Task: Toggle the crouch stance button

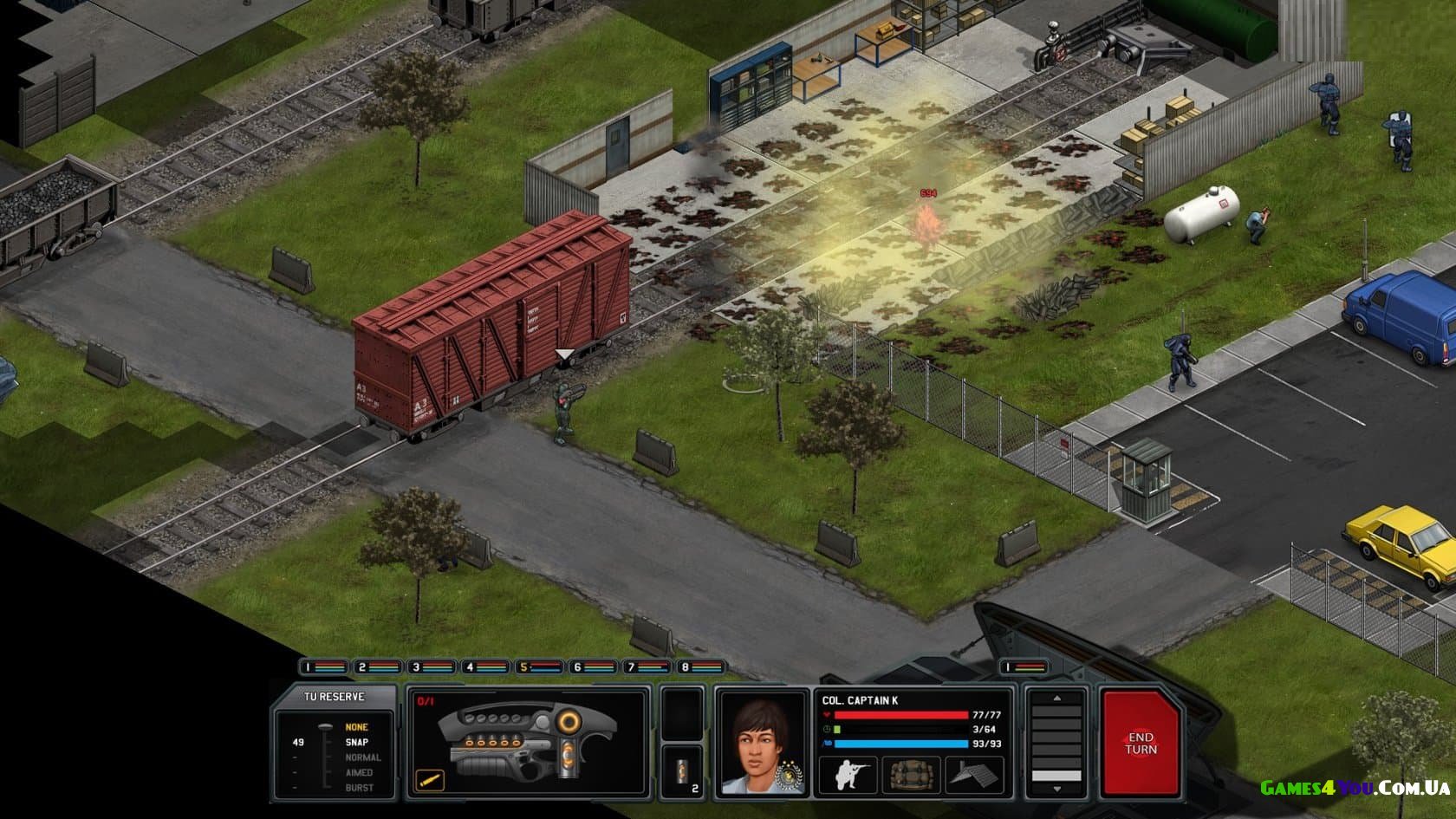Action: pyautogui.click(x=848, y=774)
